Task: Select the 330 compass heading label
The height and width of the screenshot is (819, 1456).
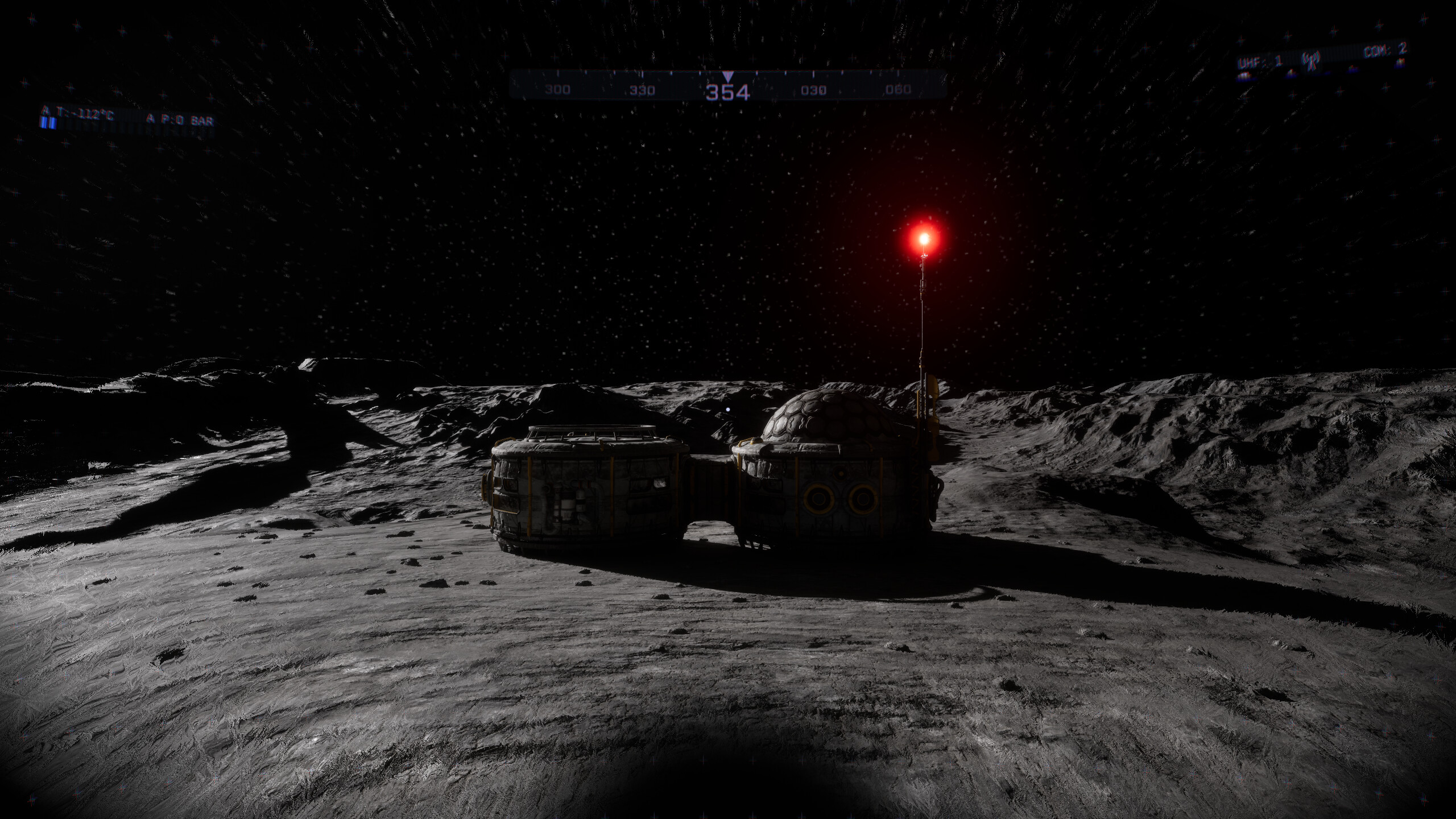Action: point(643,89)
